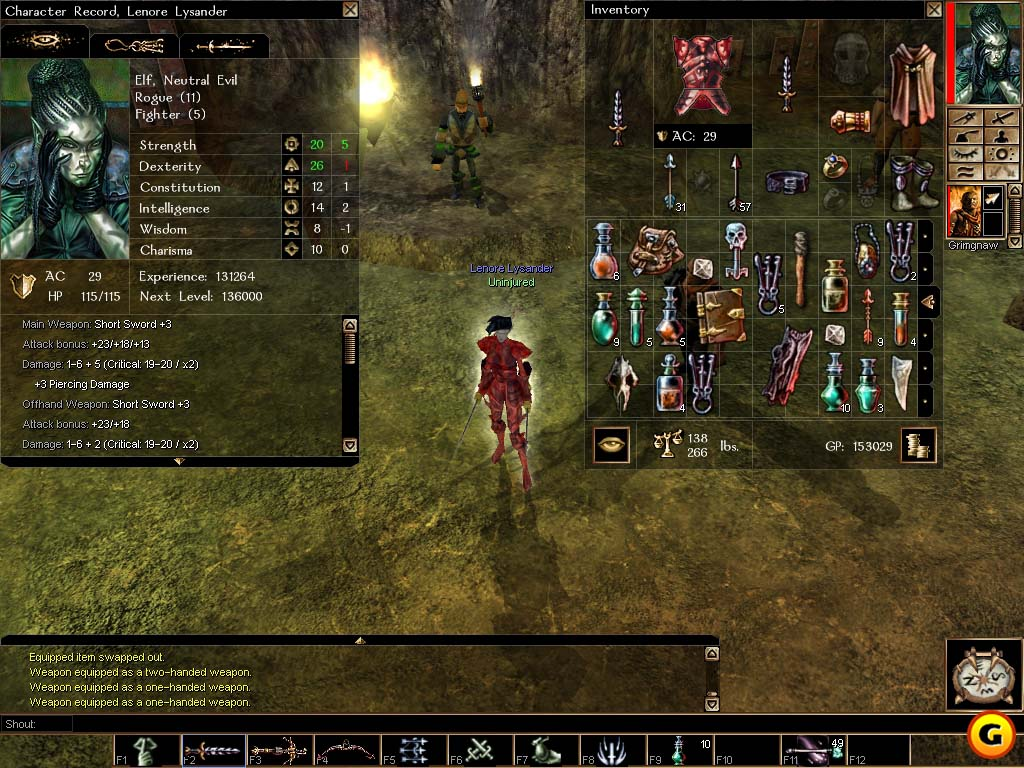Use the F9 potion quickslot

[x=679, y=751]
